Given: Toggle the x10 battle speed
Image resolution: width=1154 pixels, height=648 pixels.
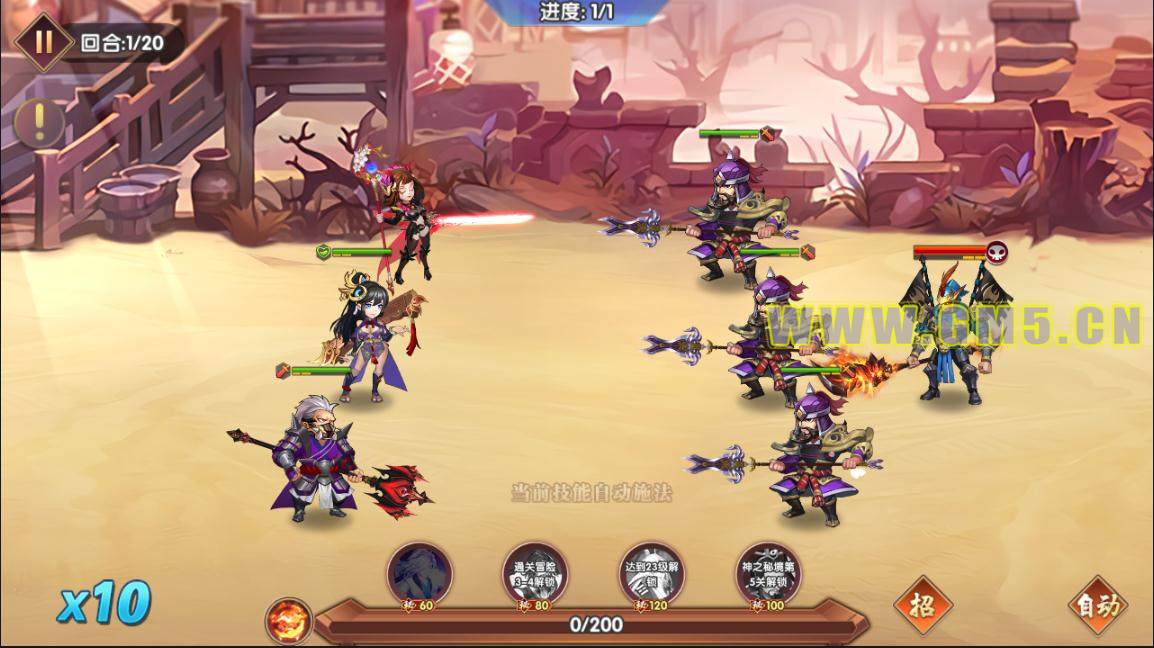Looking at the screenshot, I should coord(104,603).
